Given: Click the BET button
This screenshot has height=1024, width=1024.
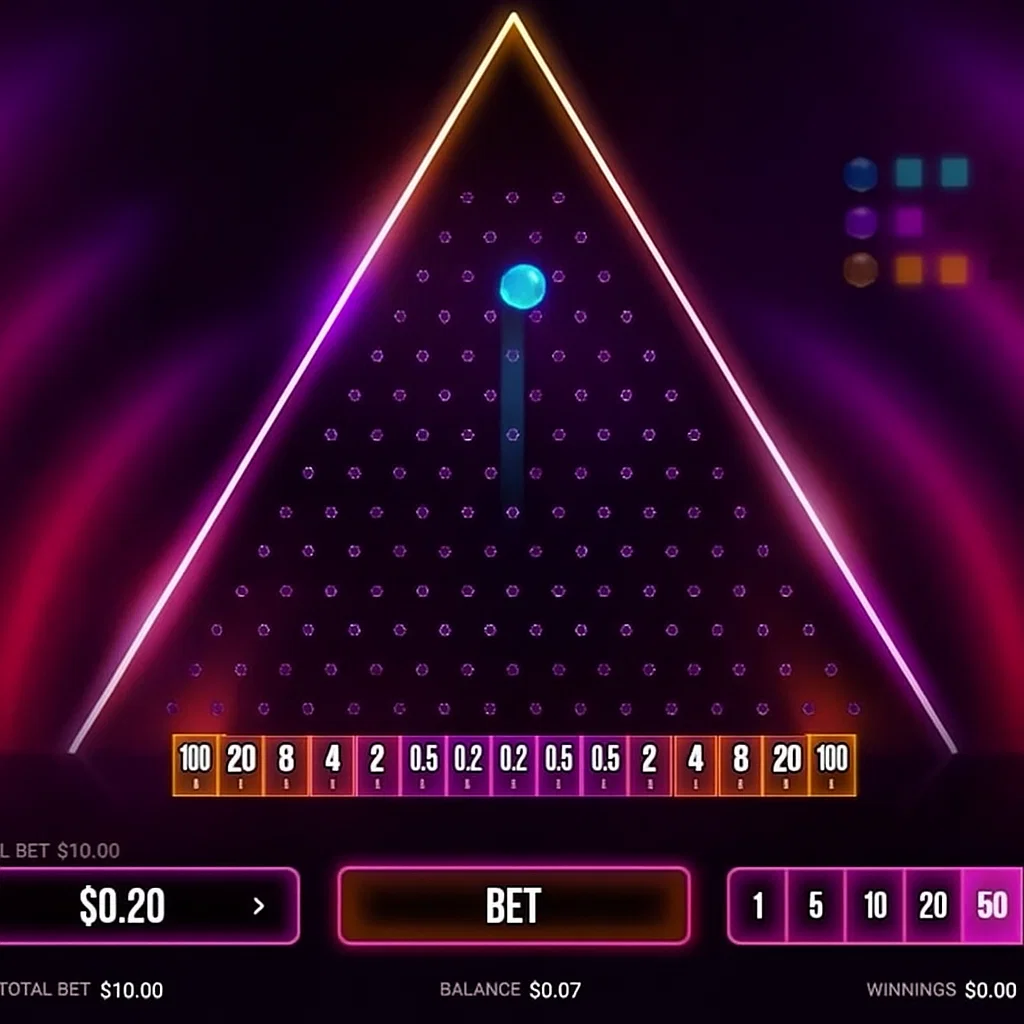Looking at the screenshot, I should pos(513,906).
